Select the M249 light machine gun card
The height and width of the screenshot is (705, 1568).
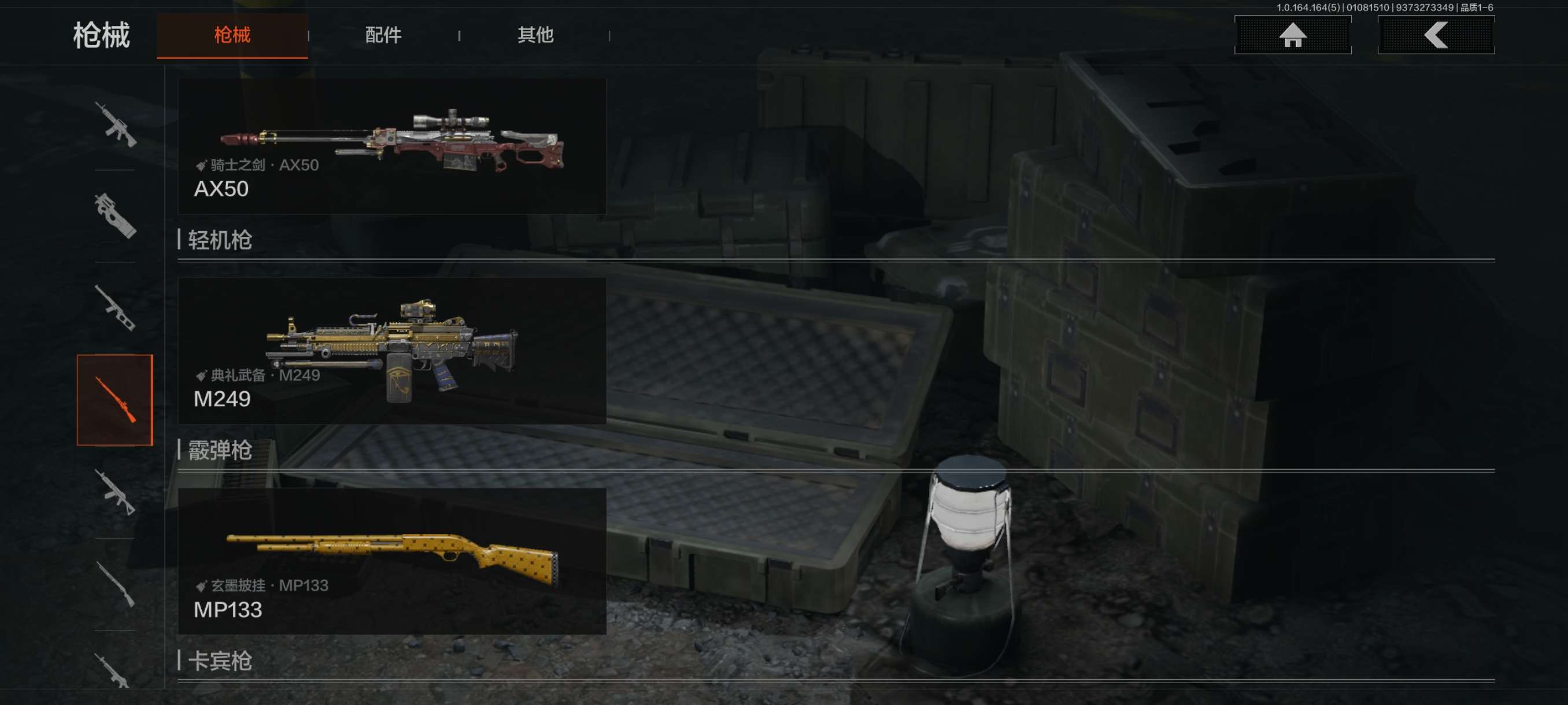(x=391, y=350)
